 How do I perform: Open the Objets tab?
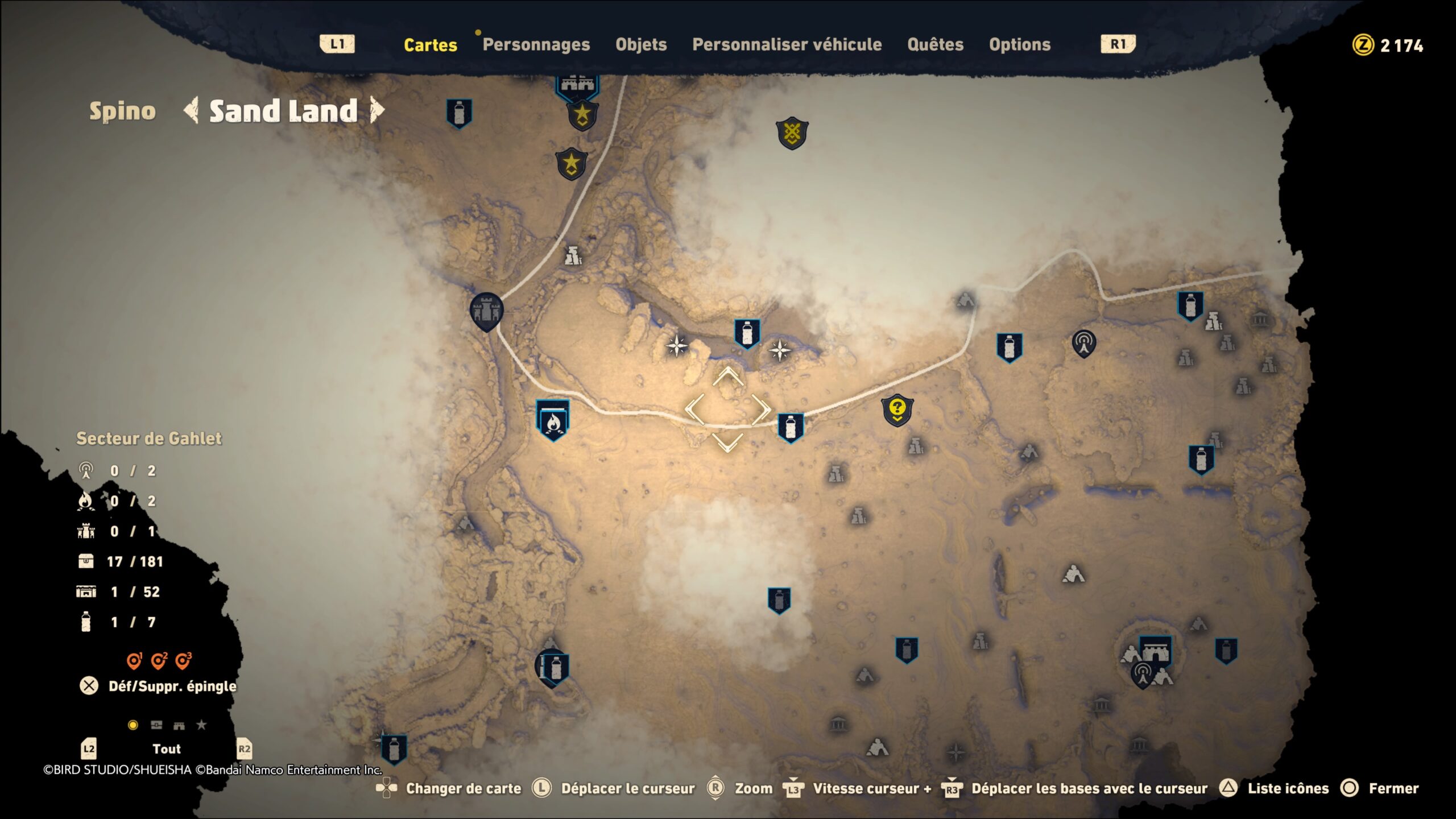(641, 44)
